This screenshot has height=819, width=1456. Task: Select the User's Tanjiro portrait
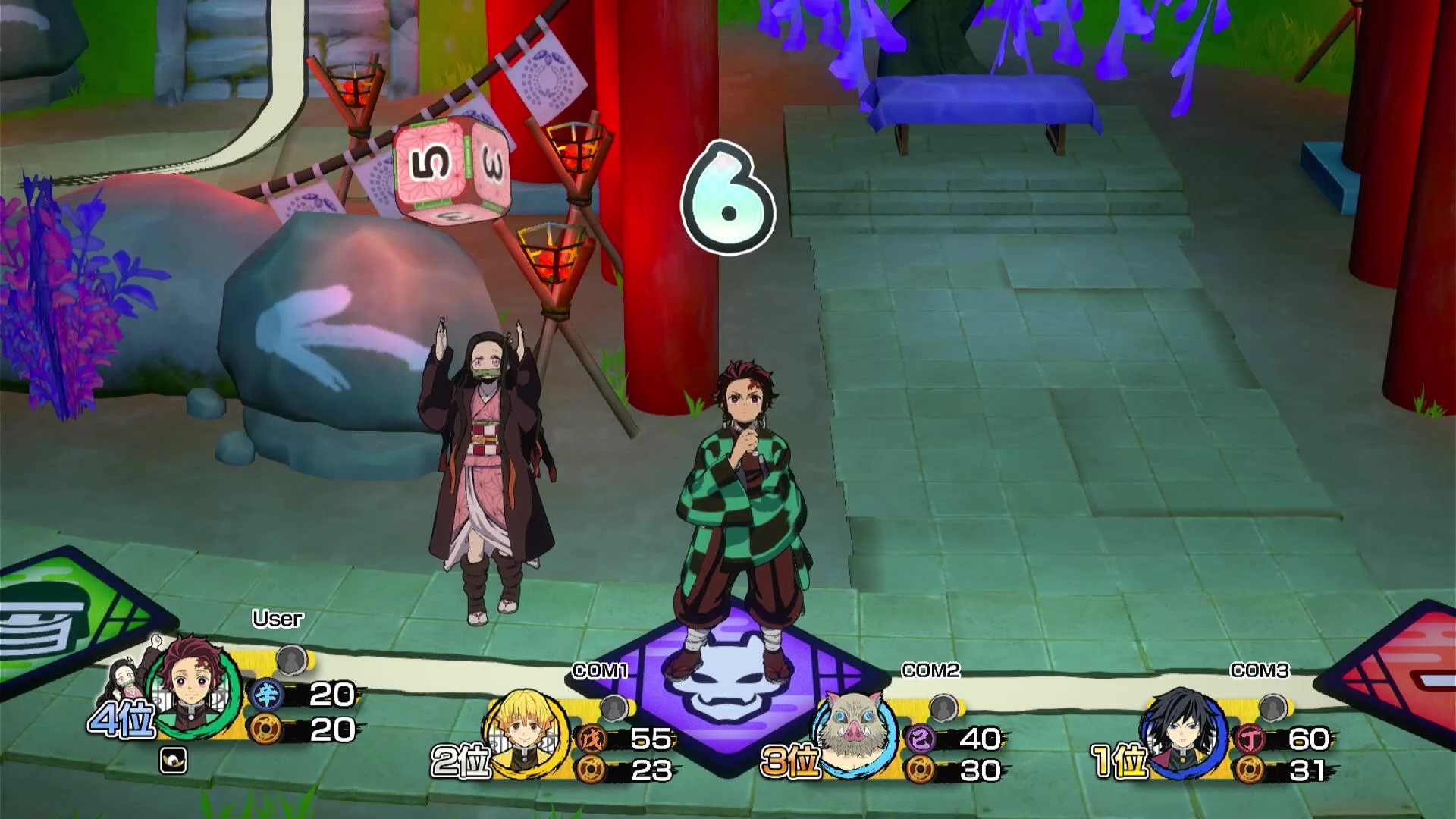click(193, 686)
